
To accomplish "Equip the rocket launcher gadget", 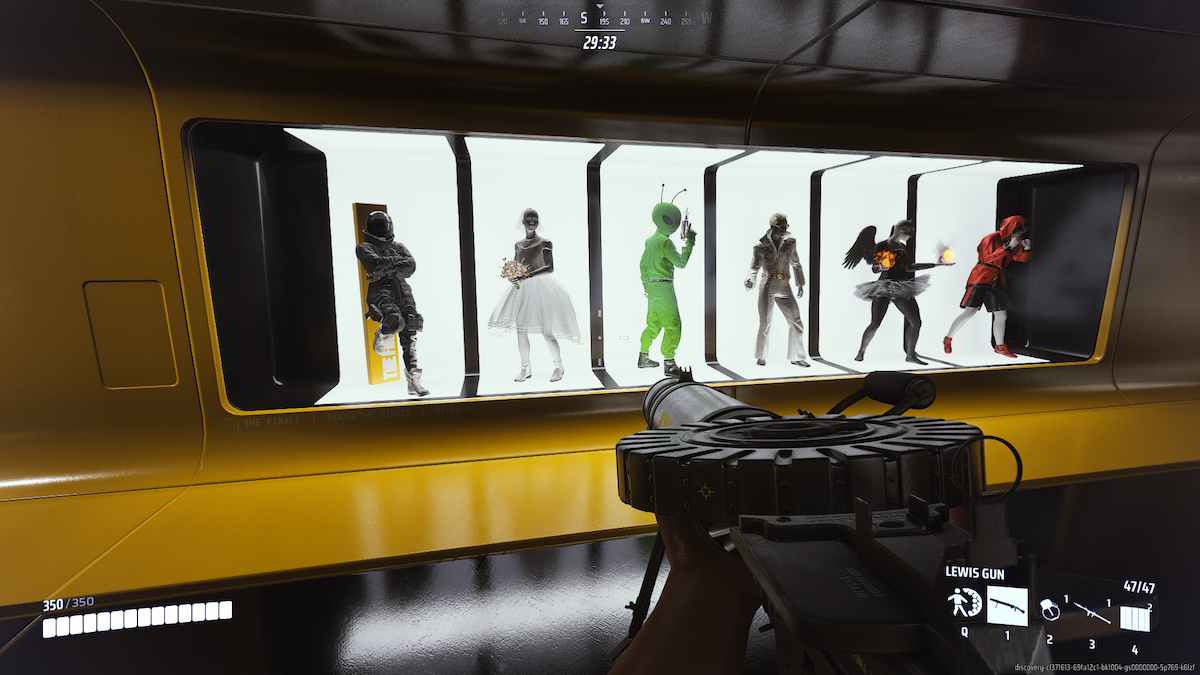I will [x=1092, y=608].
